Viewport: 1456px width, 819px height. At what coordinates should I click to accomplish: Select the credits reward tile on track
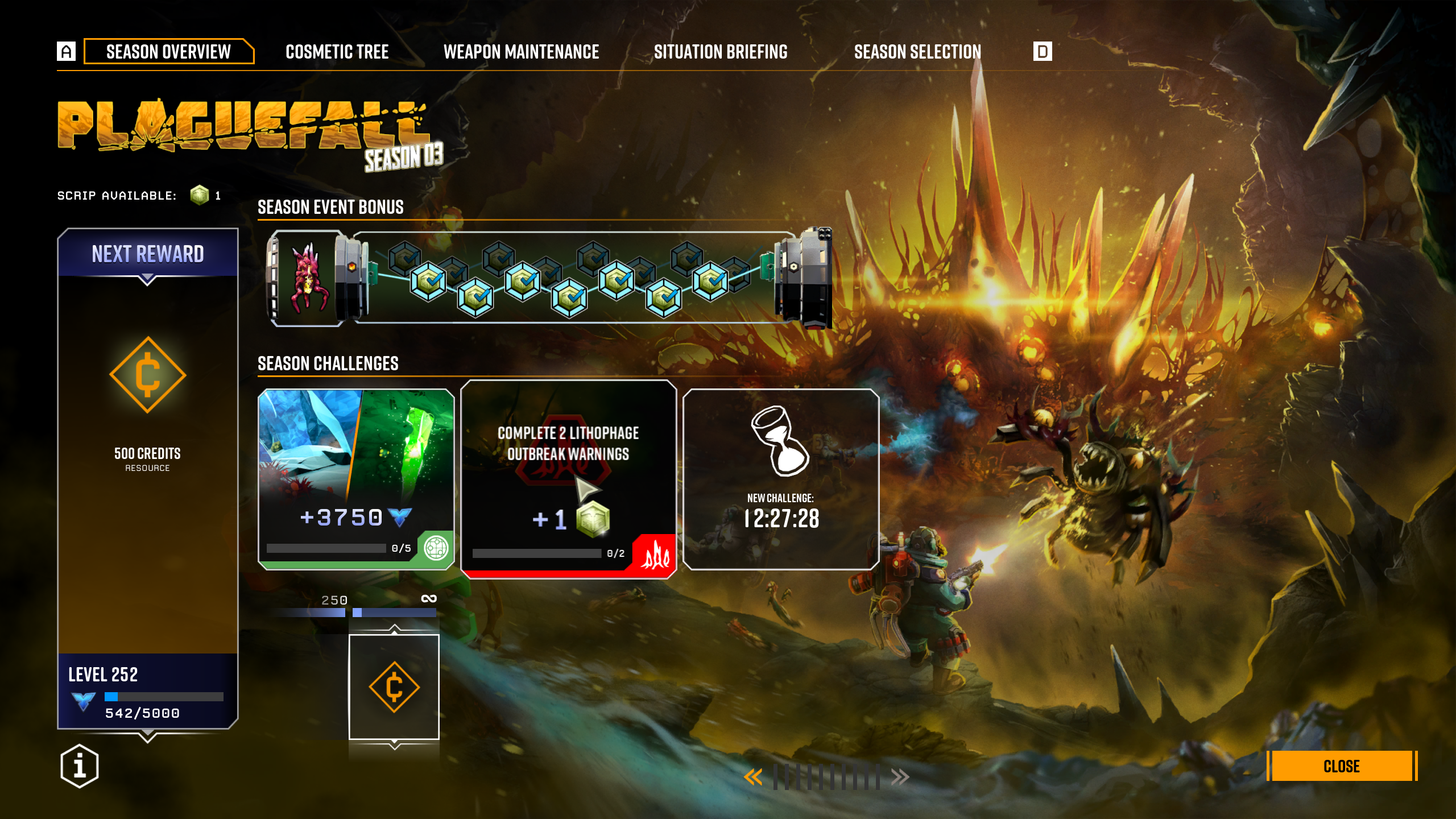pos(394,687)
